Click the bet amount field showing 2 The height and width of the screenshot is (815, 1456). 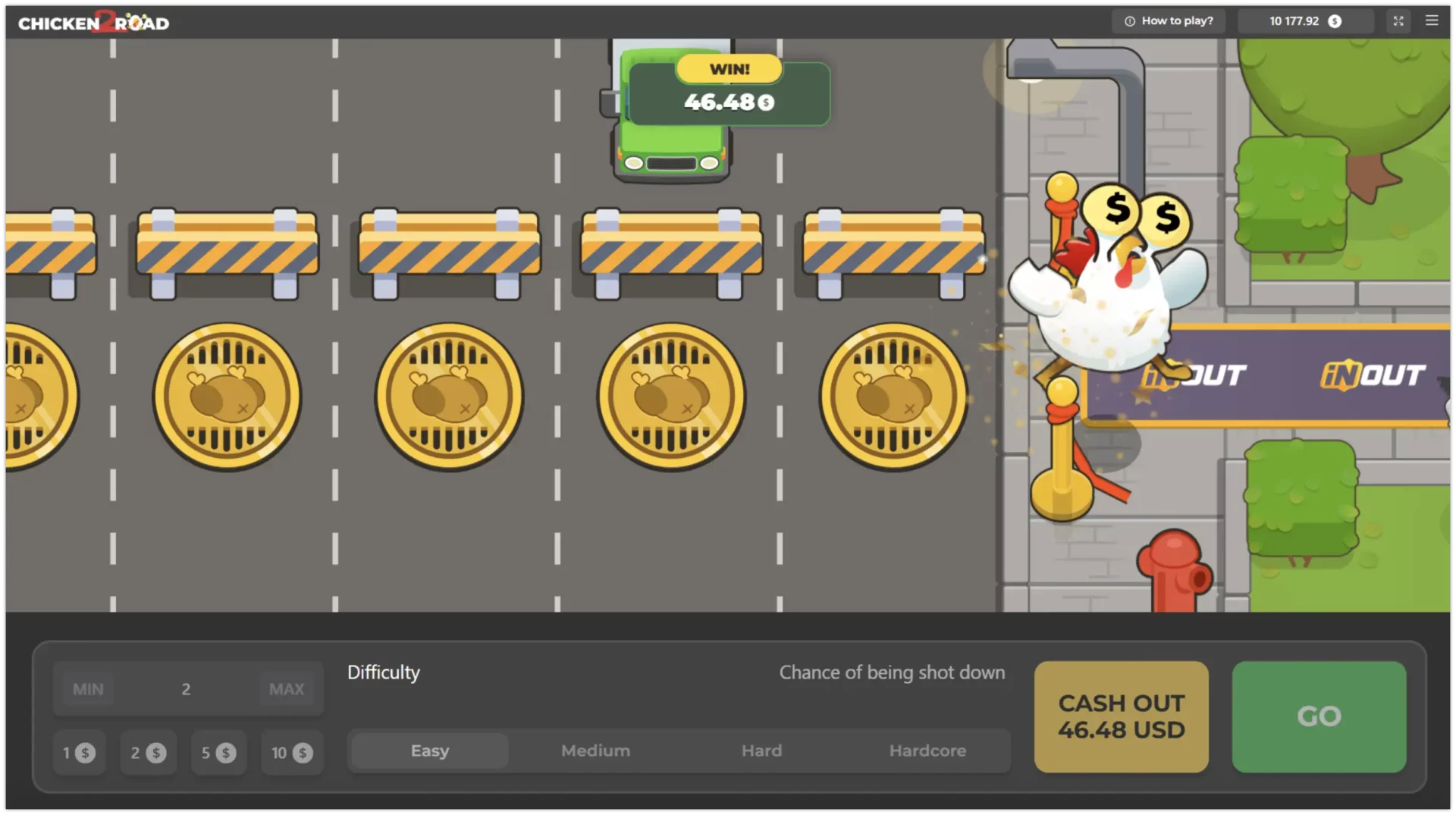point(187,688)
